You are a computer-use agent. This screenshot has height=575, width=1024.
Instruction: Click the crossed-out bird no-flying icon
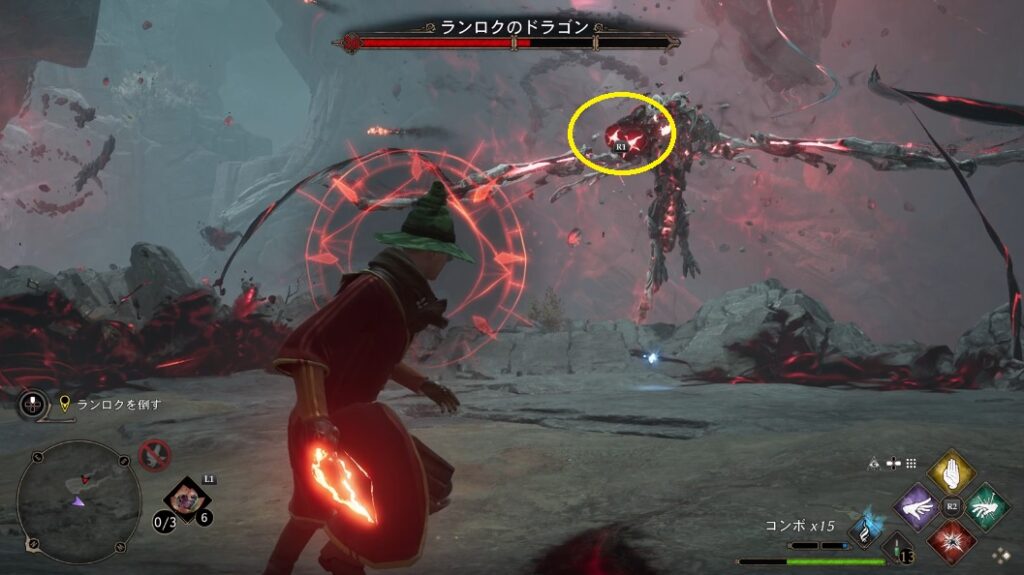pos(154,455)
